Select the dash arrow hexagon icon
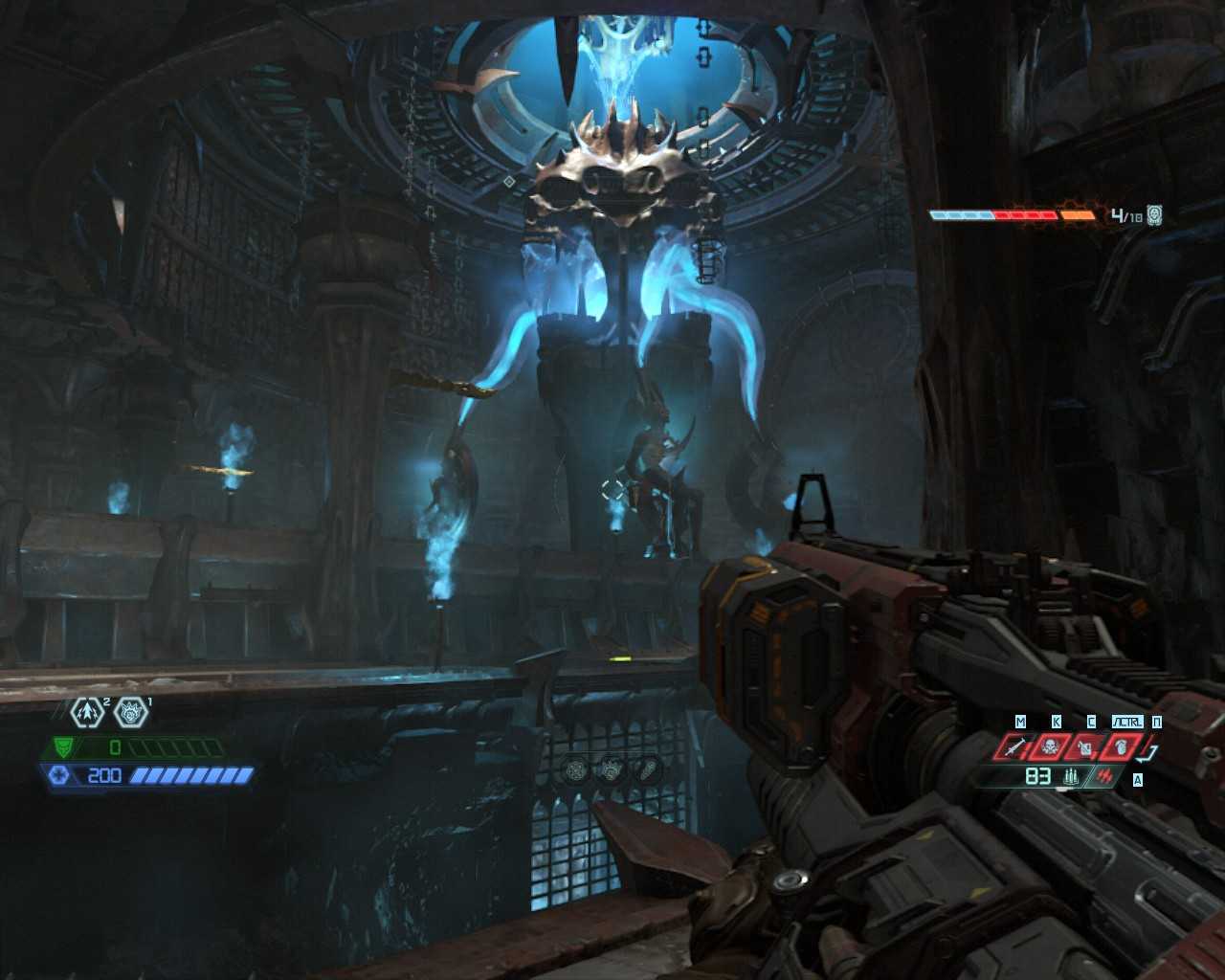Viewport: 1225px width, 980px height. [x=87, y=712]
